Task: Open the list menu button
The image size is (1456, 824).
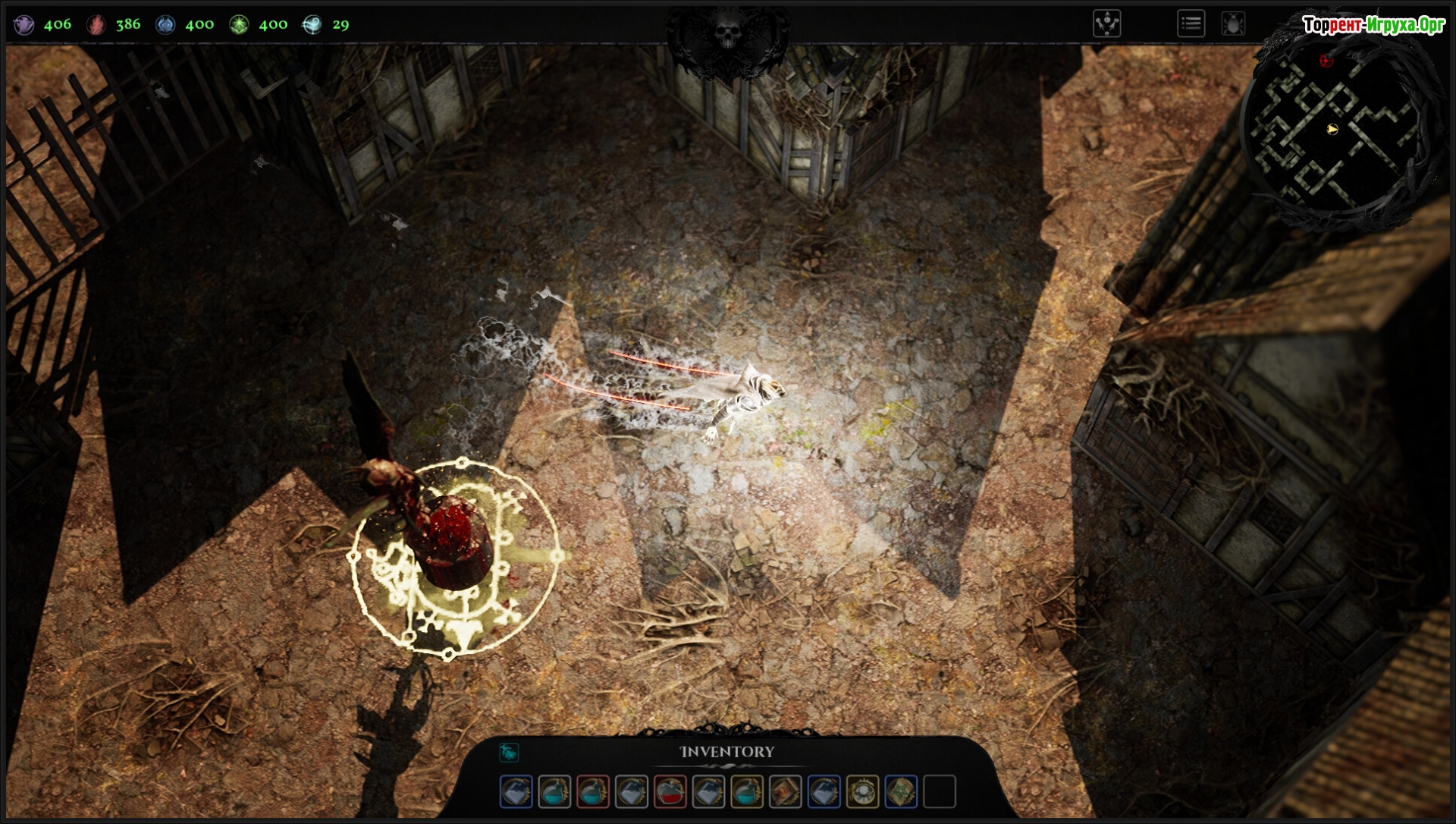Action: (1191, 24)
